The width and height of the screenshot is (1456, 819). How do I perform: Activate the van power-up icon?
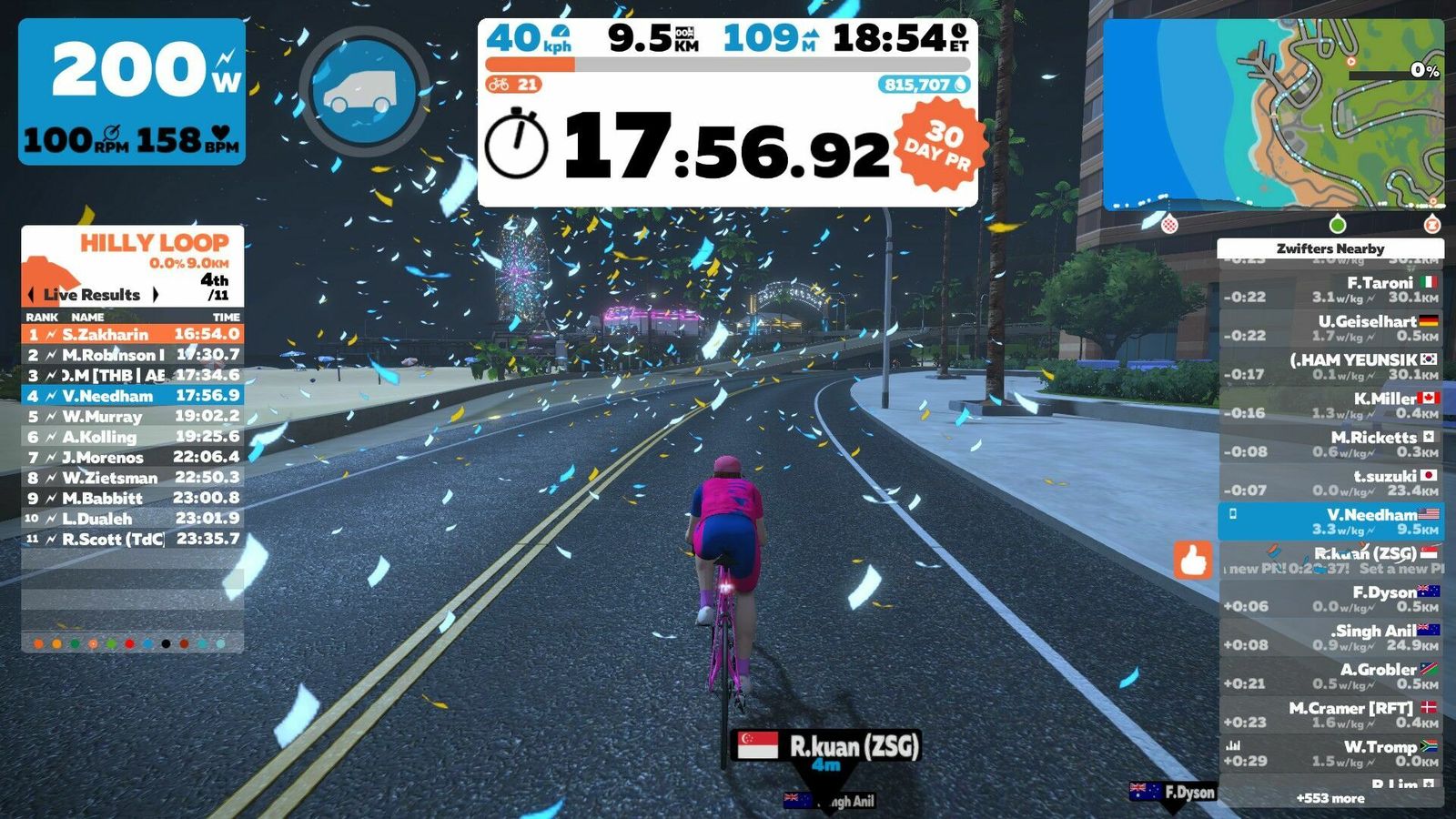tap(363, 91)
